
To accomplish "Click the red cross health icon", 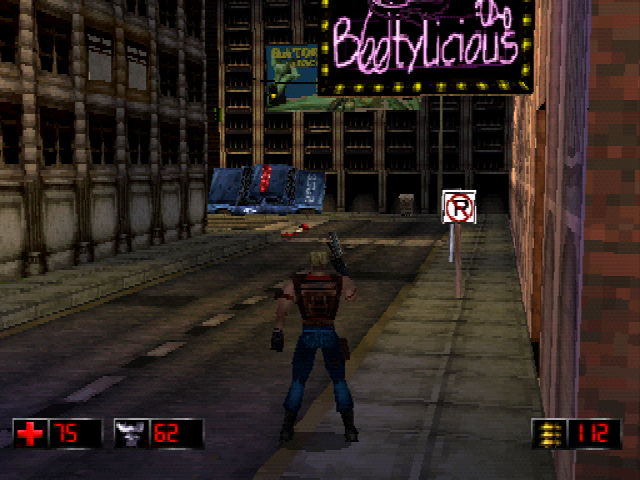I will (x=30, y=433).
